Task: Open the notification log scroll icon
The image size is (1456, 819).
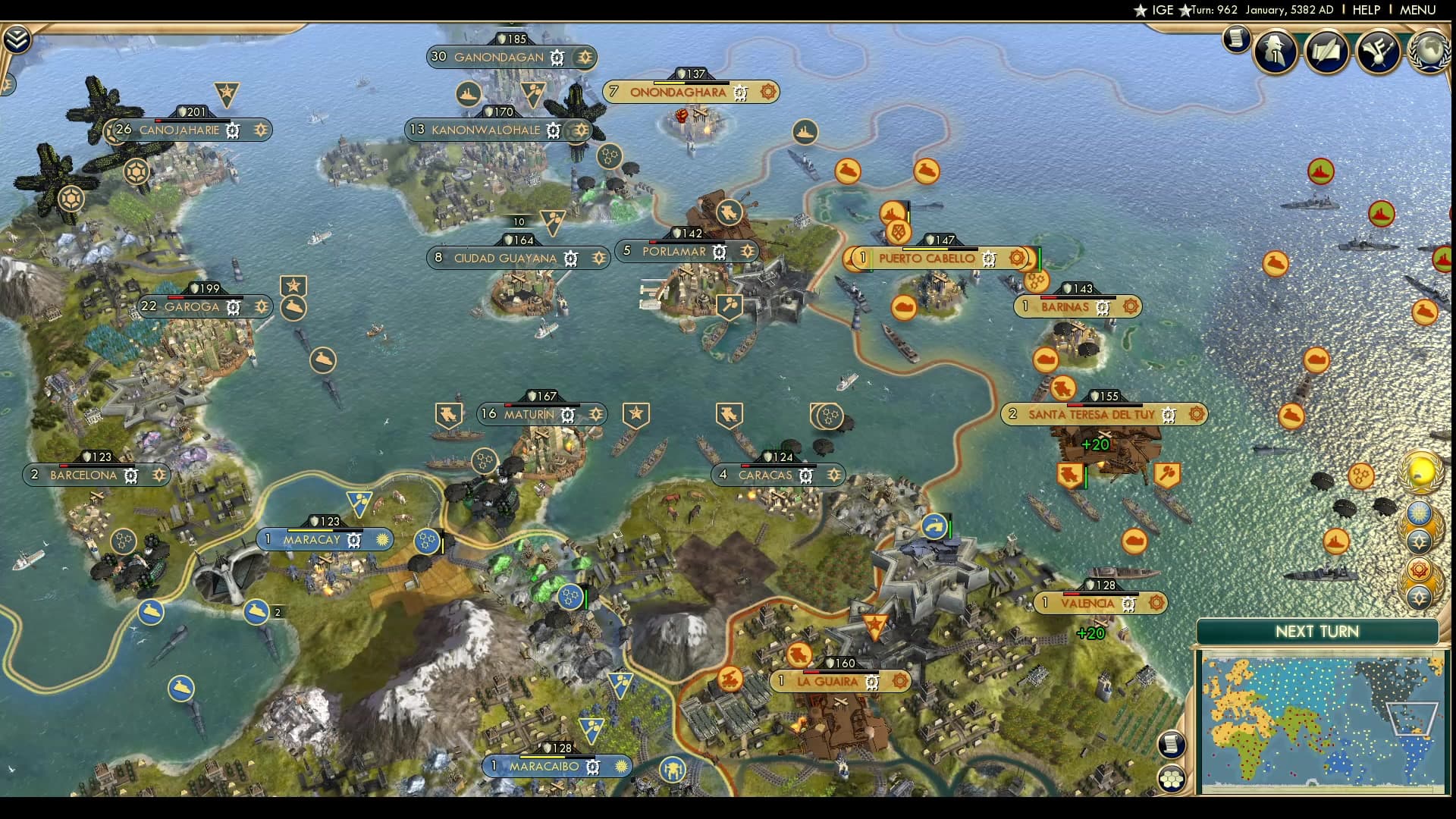Action: click(x=1237, y=39)
